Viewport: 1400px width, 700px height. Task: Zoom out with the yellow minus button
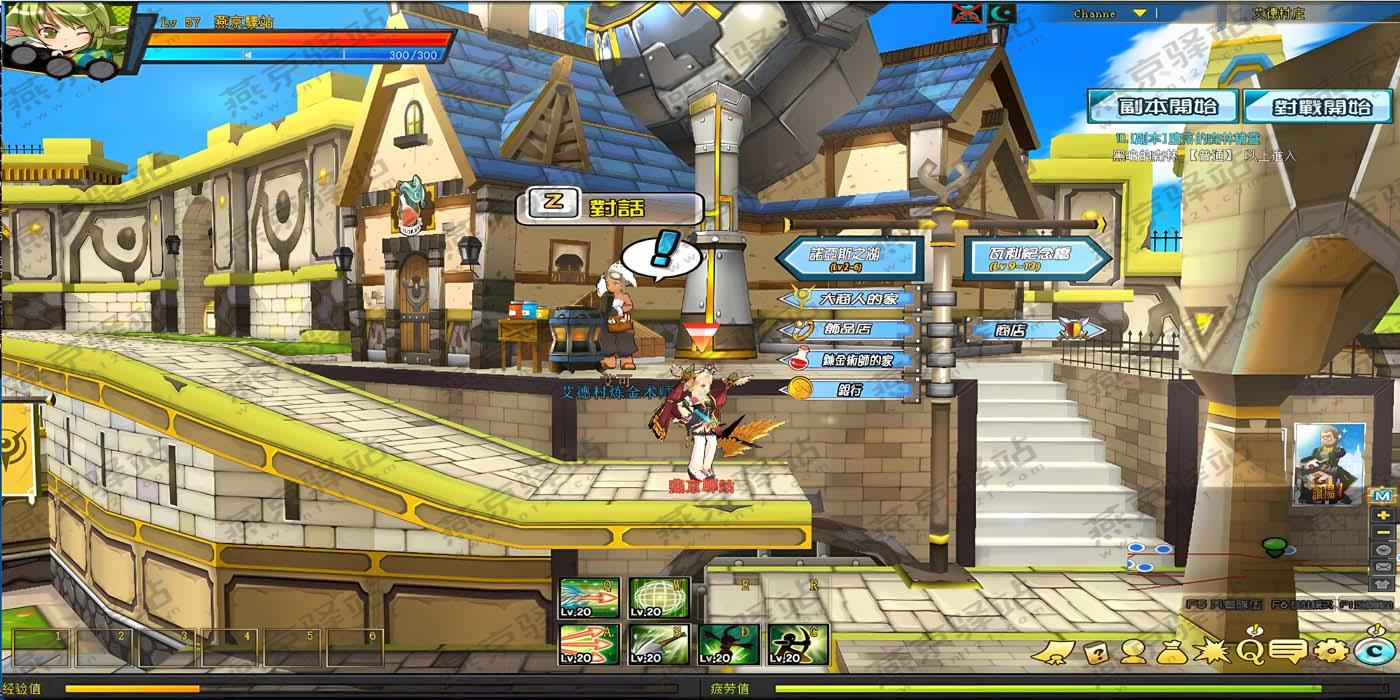(x=1383, y=532)
